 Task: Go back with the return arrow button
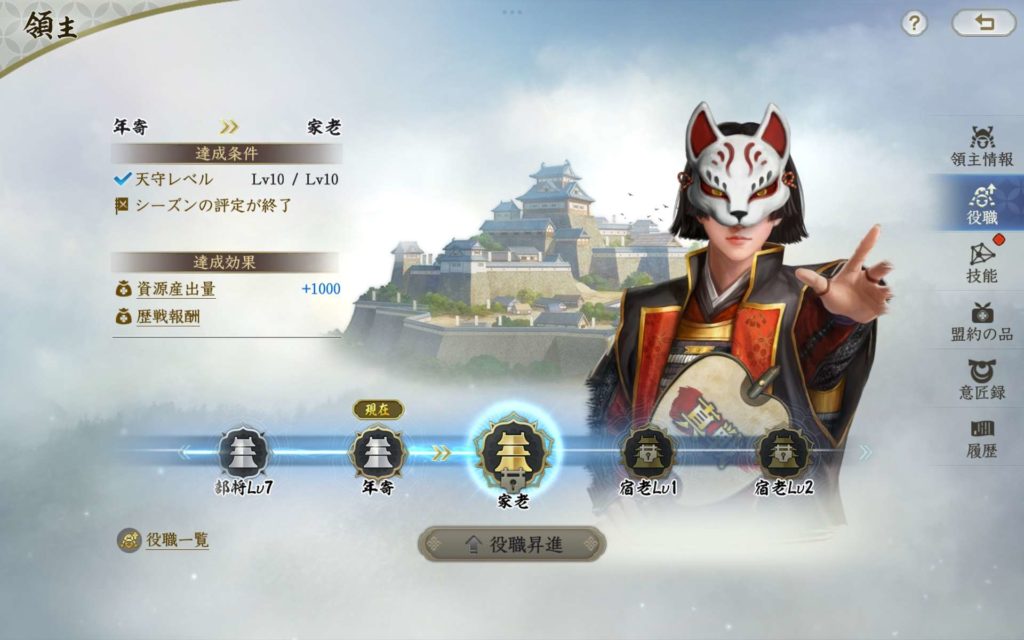coord(983,23)
